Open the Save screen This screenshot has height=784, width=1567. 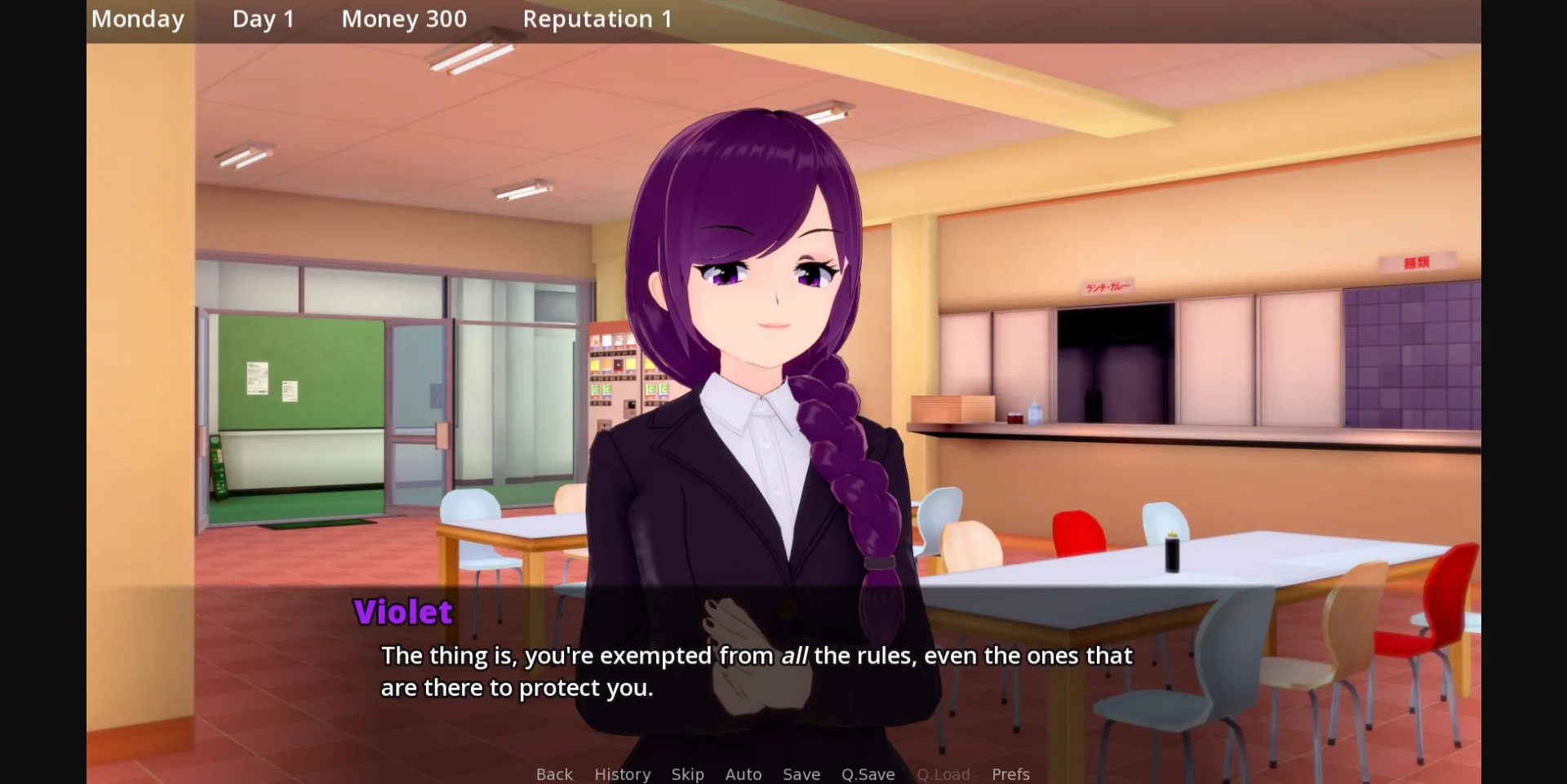(801, 773)
